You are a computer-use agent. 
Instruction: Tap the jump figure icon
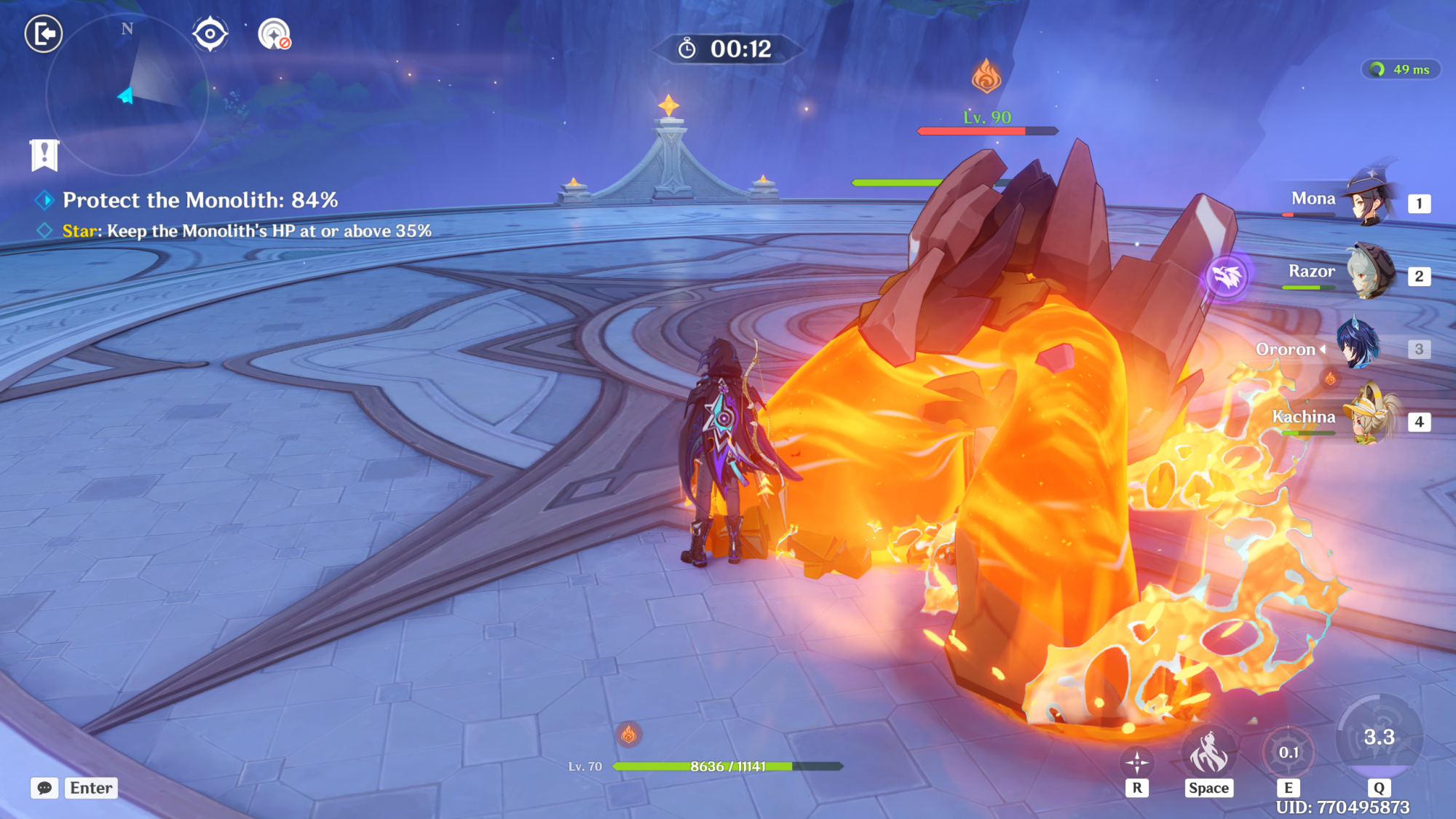pos(1208,753)
